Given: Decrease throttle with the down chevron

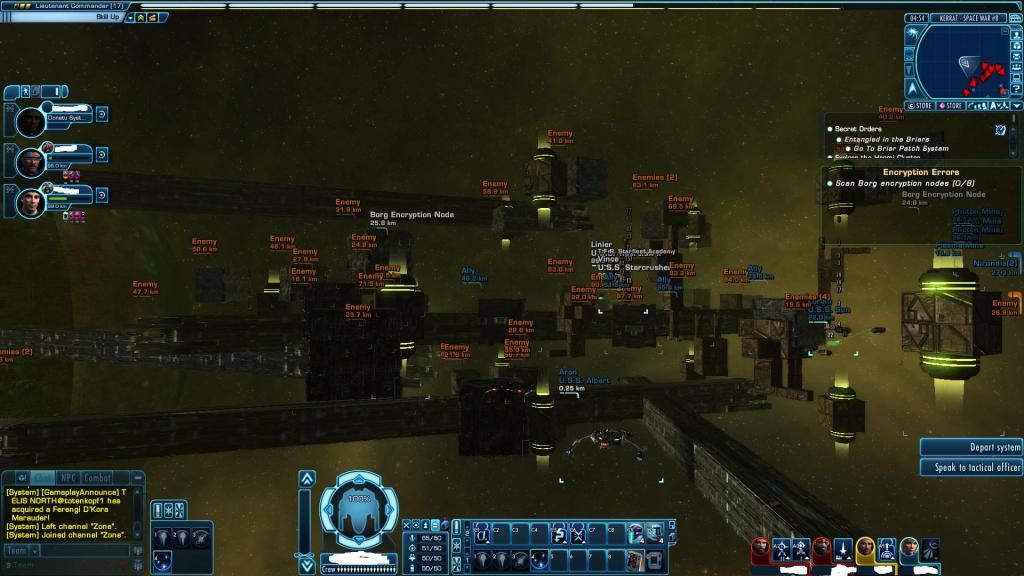Looking at the screenshot, I should tap(307, 561).
